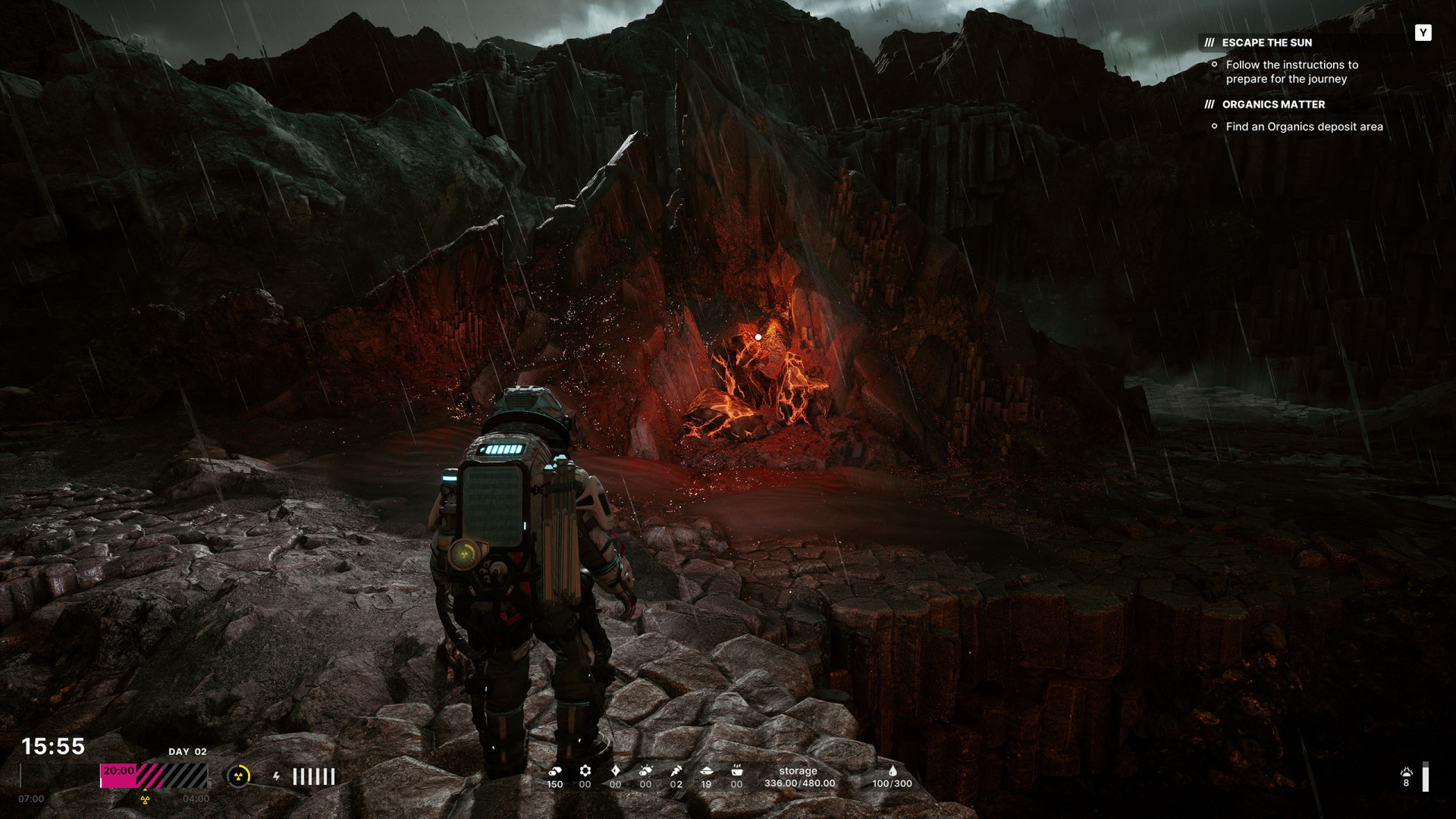Select the pink day schedule timeline bar
This screenshot has width=1456, height=819.
[x=154, y=776]
